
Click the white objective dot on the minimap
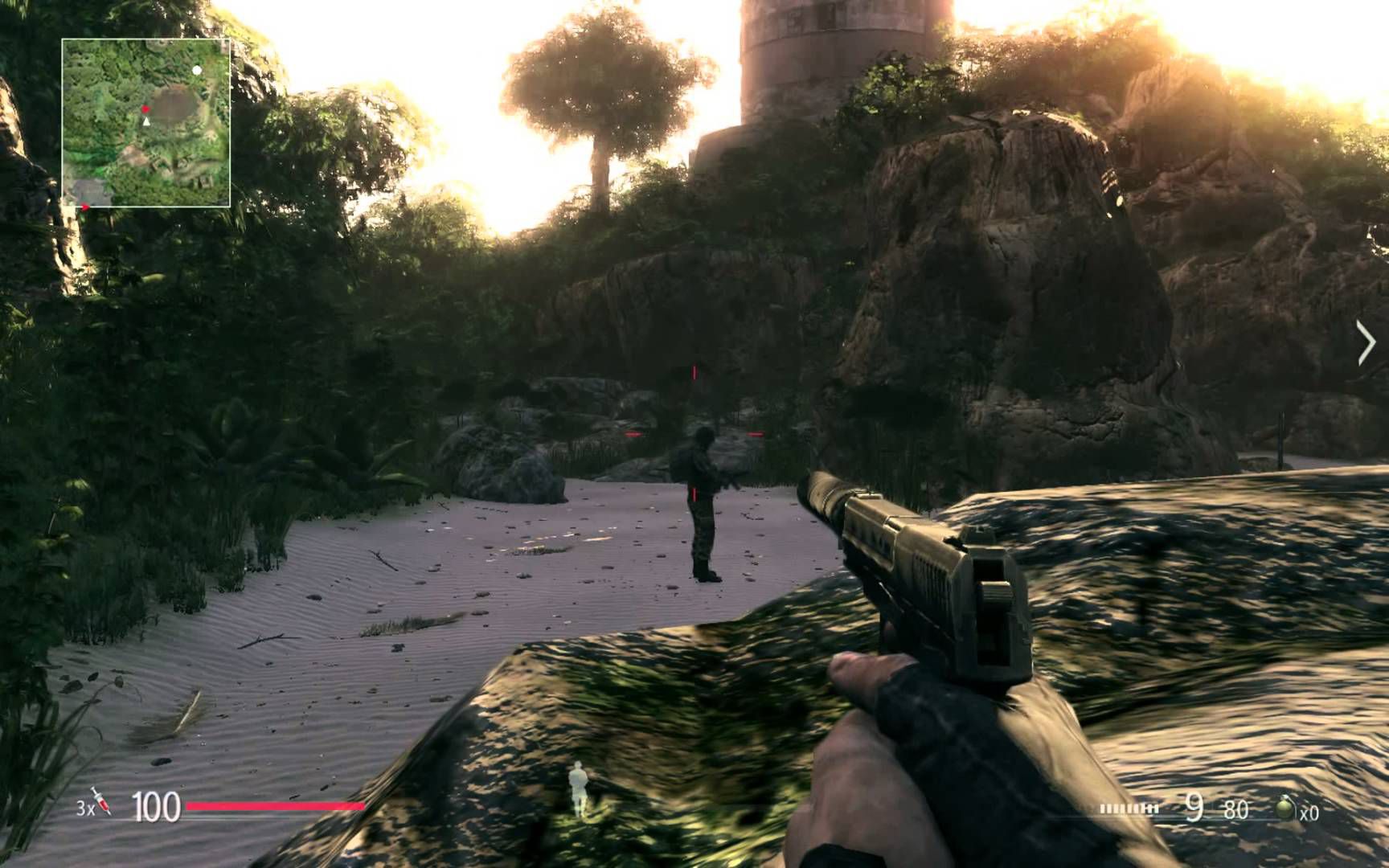tap(197, 71)
